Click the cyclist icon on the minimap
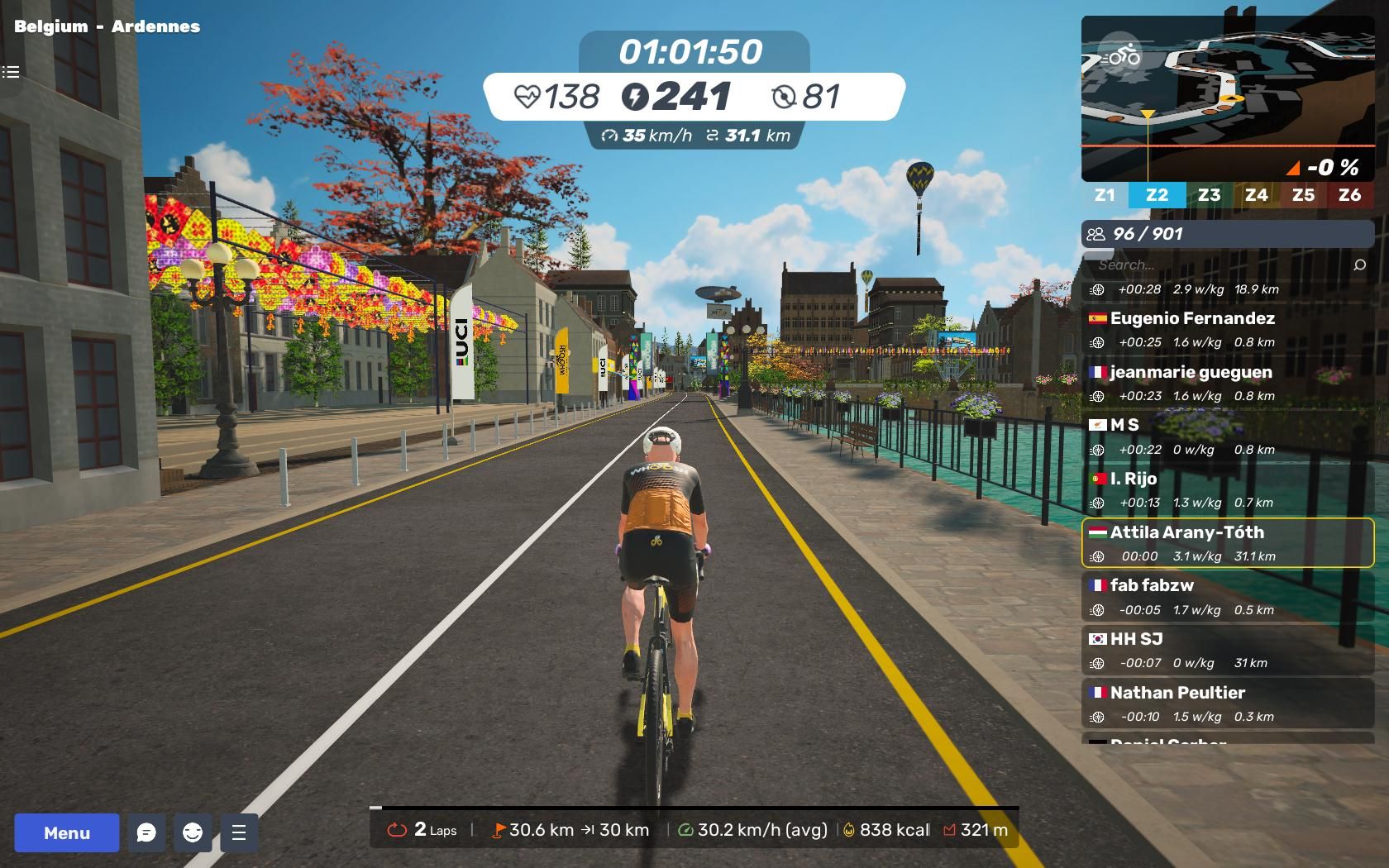 (x=1122, y=57)
